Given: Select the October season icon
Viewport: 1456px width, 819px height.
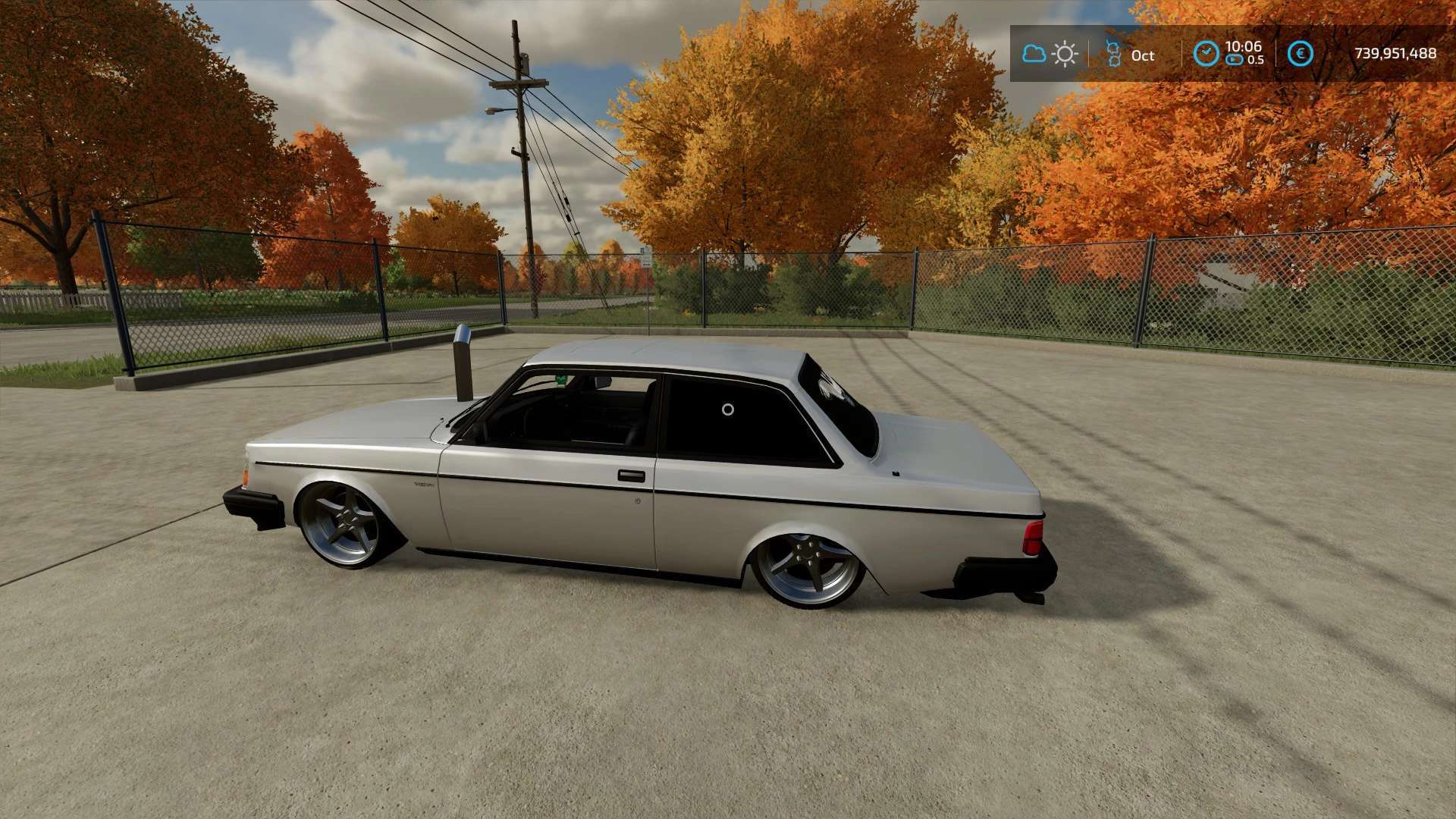Looking at the screenshot, I should coord(1113,54).
